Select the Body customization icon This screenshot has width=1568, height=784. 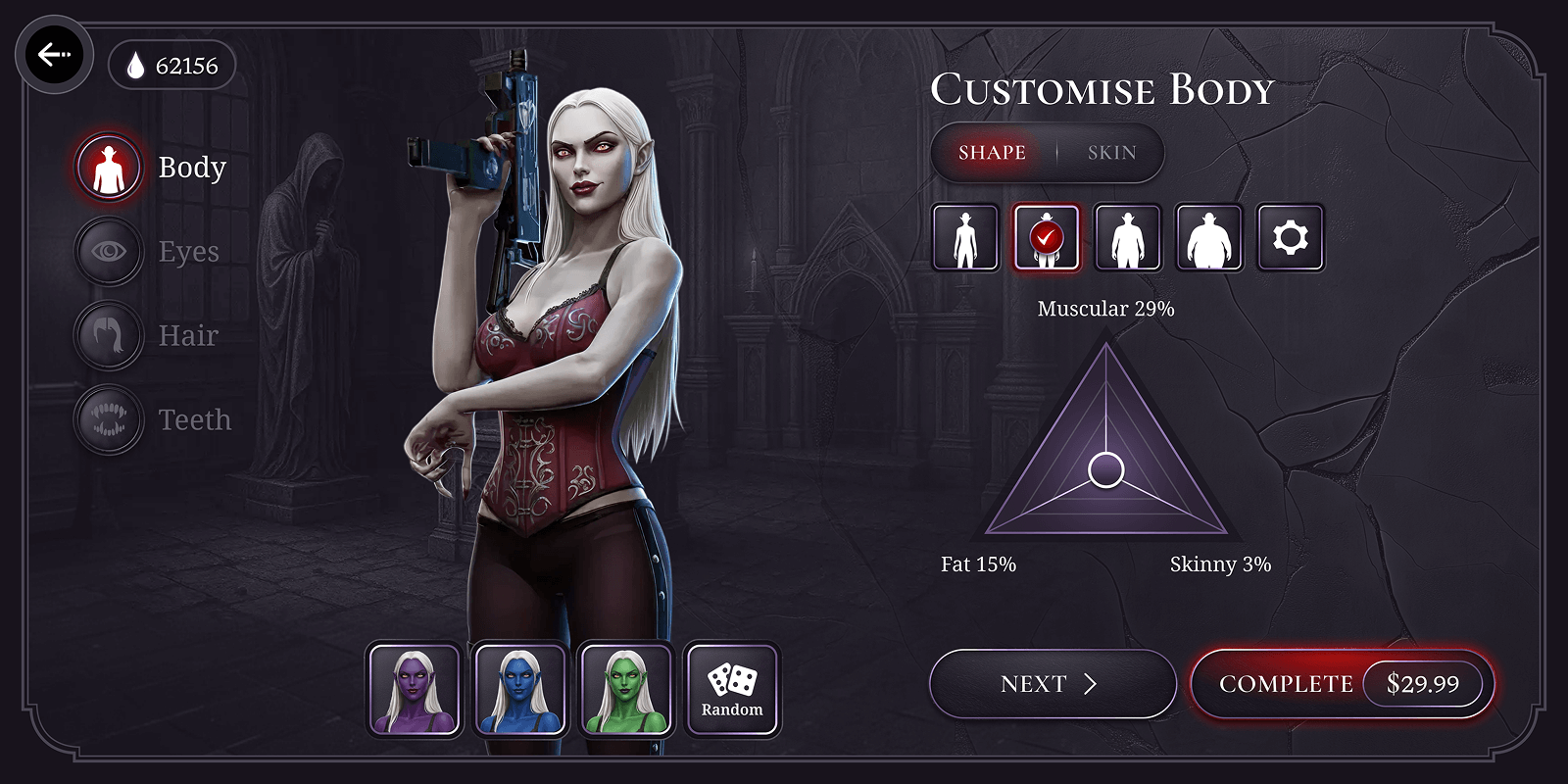click(108, 166)
